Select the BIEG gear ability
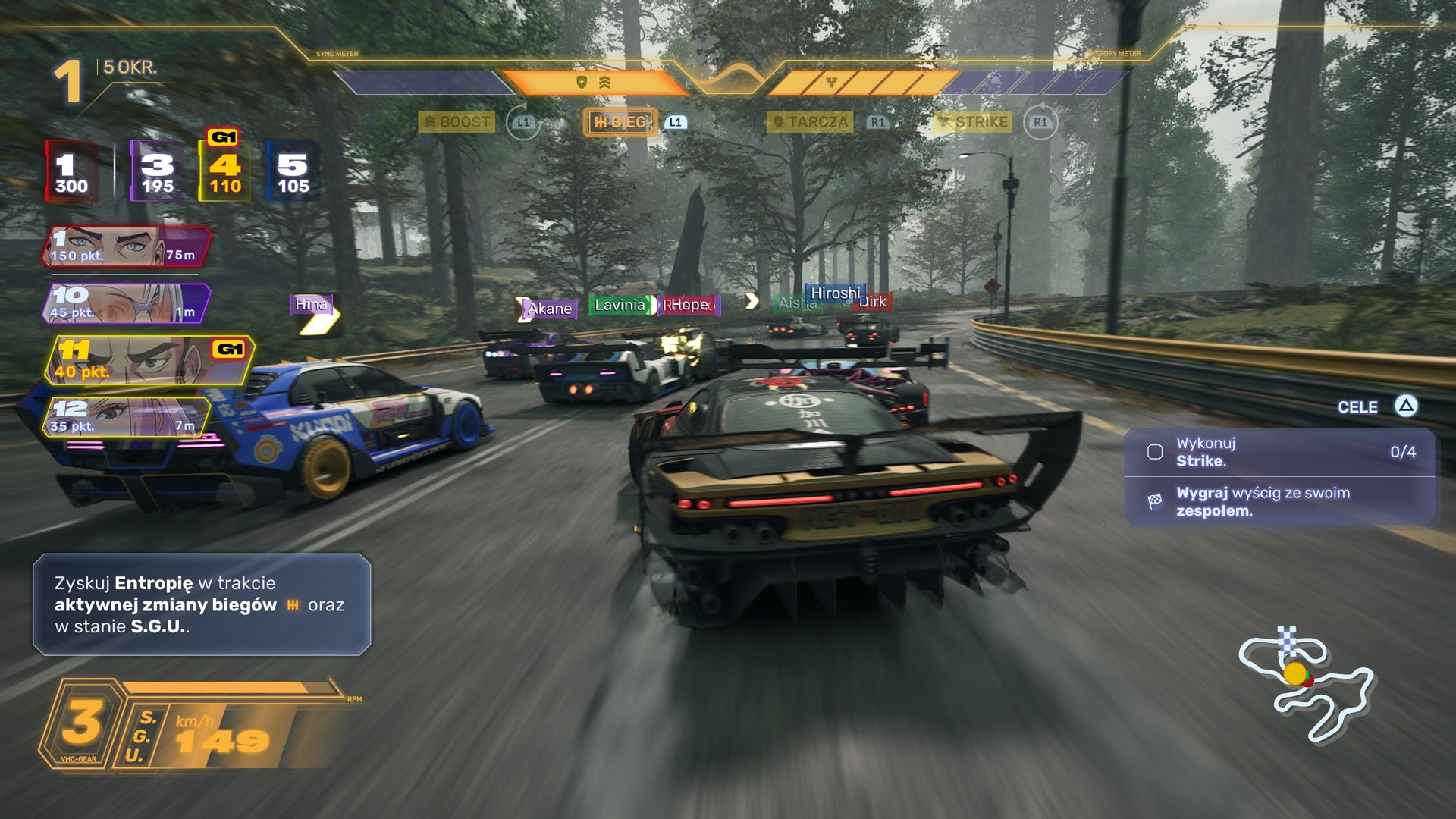Viewport: 1456px width, 819px height. tap(620, 122)
